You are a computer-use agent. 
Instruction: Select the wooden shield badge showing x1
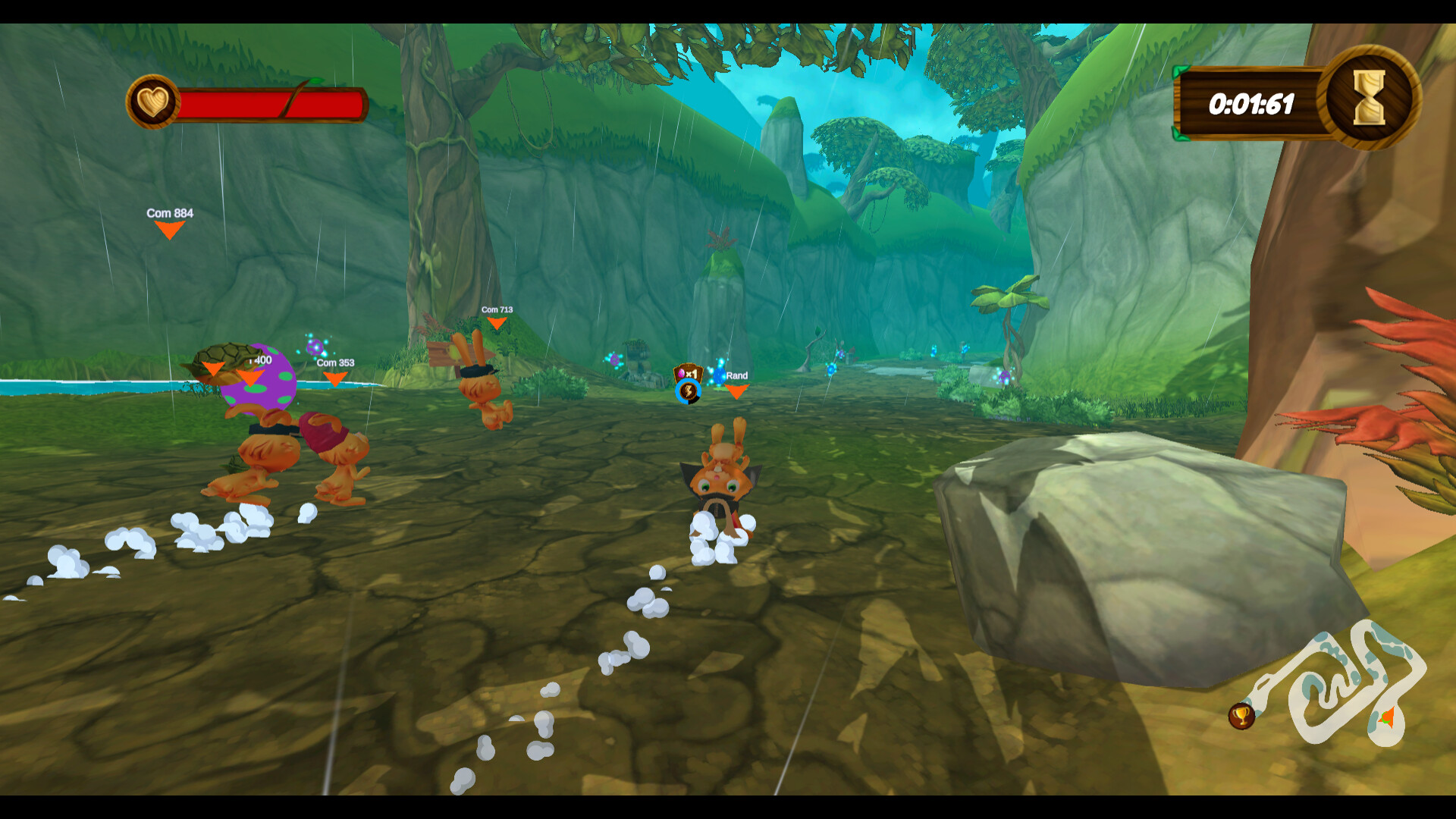[690, 372]
